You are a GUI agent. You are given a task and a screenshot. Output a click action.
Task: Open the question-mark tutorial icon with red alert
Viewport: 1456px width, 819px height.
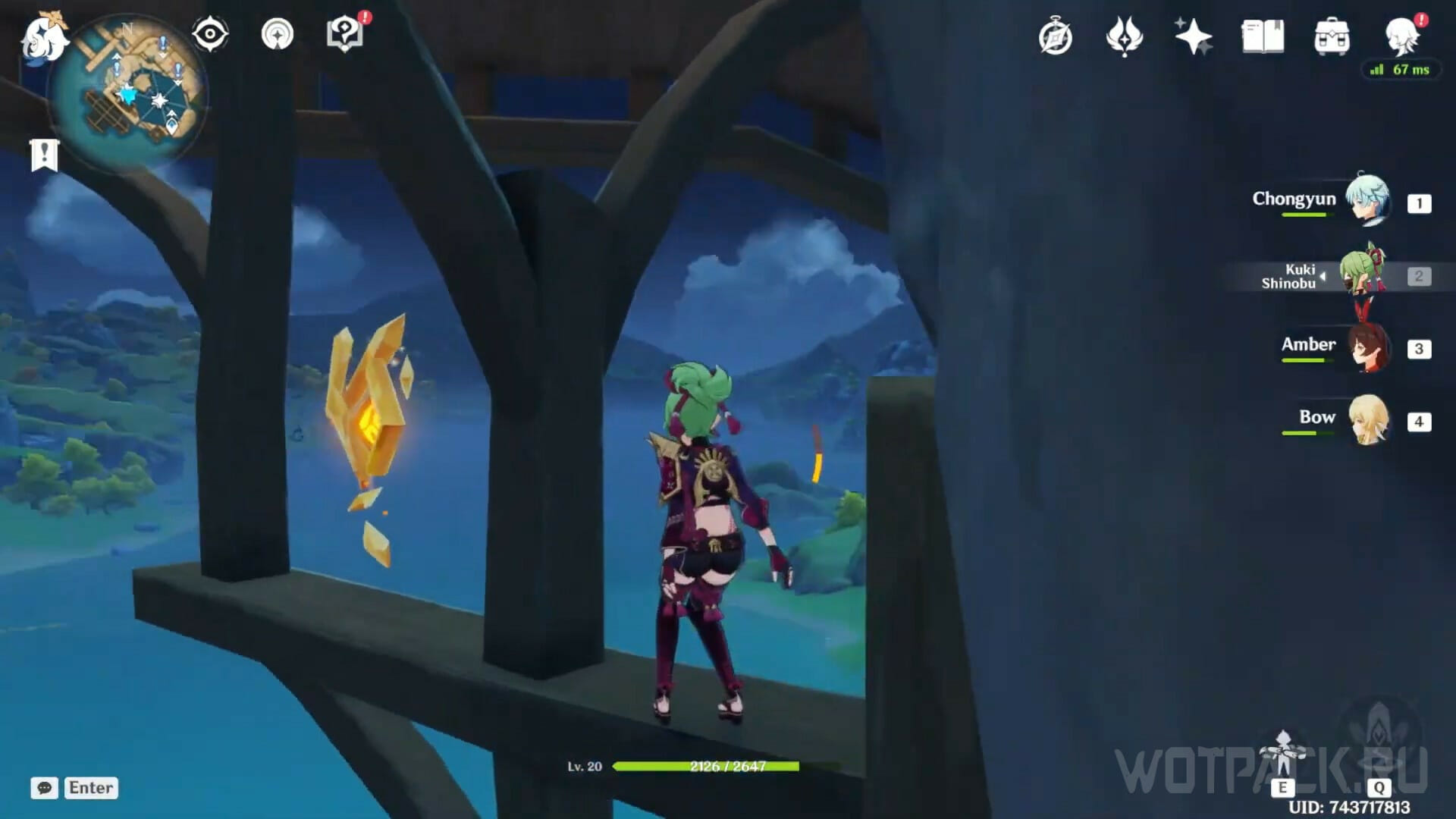point(345,34)
